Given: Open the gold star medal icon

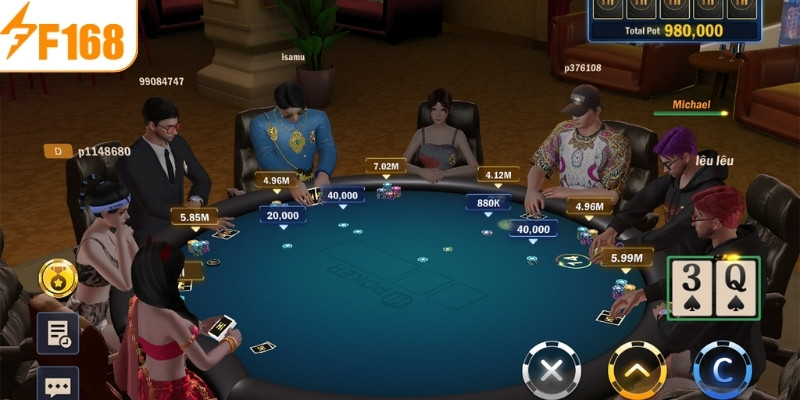Looking at the screenshot, I should pyautogui.click(x=57, y=279).
